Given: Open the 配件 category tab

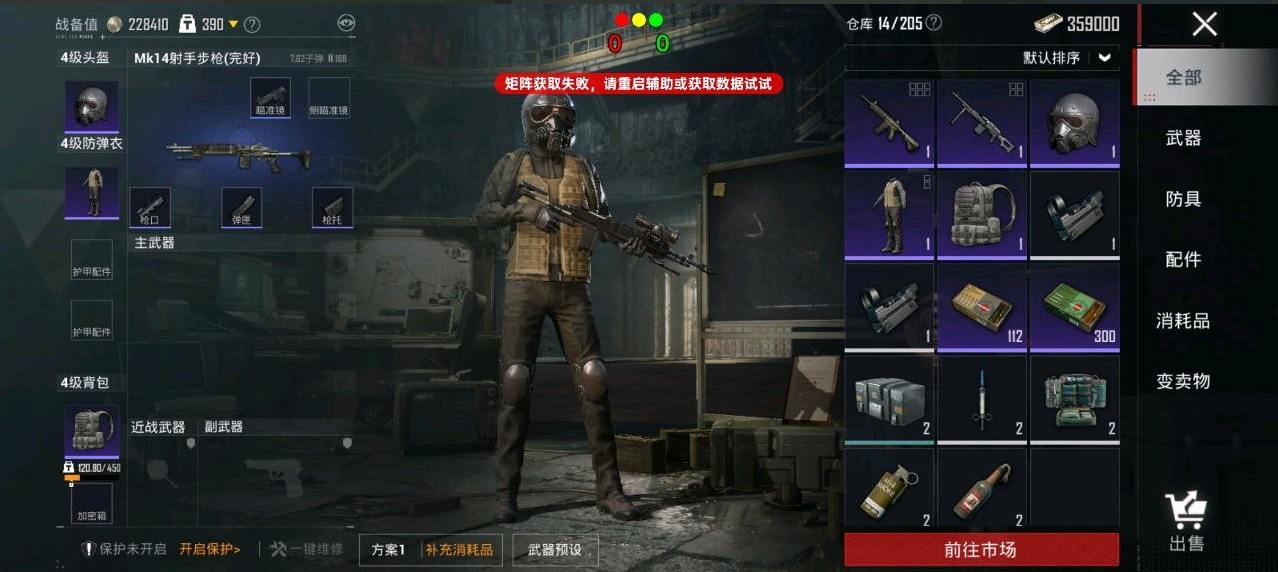Looking at the screenshot, I should [1183, 260].
